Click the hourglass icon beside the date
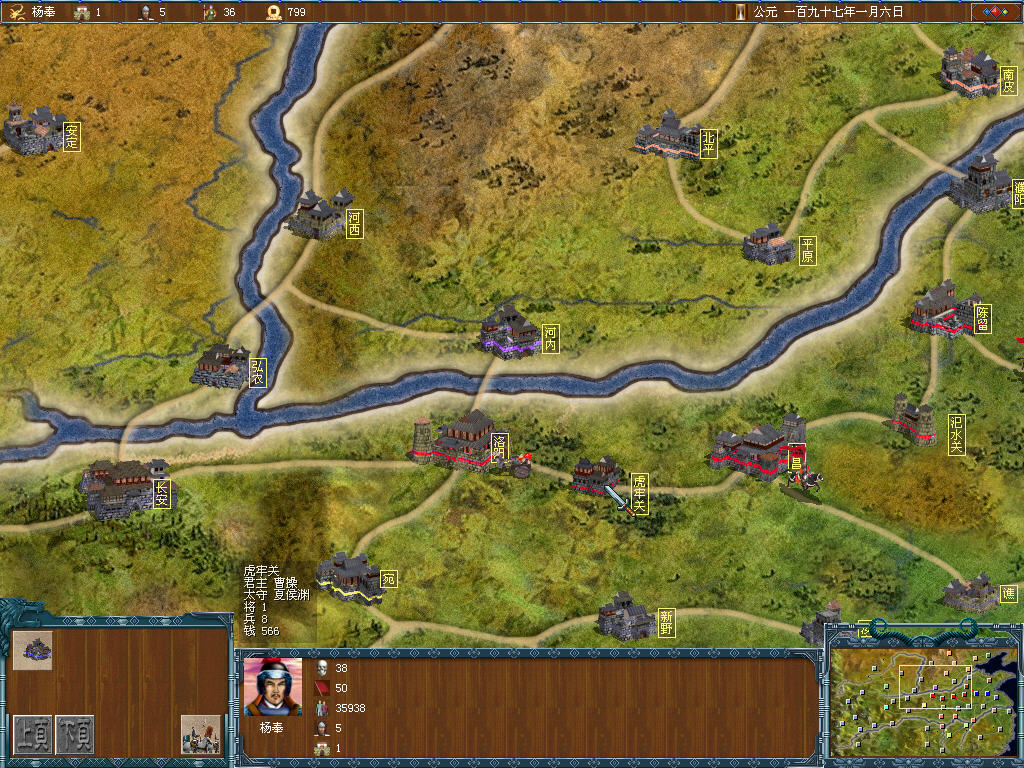 tap(740, 12)
